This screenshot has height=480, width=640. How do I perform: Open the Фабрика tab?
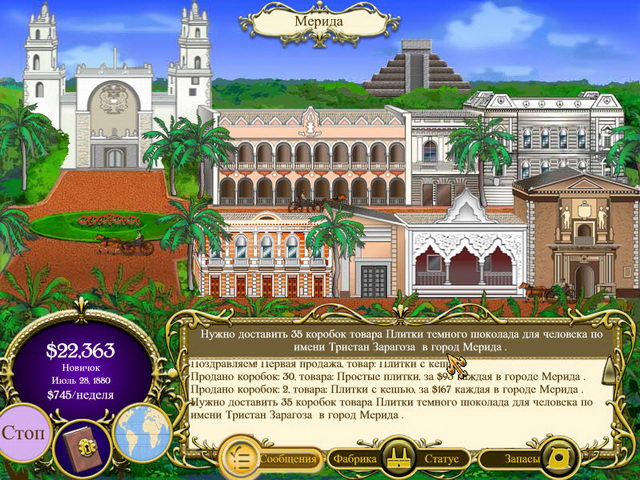[357, 459]
